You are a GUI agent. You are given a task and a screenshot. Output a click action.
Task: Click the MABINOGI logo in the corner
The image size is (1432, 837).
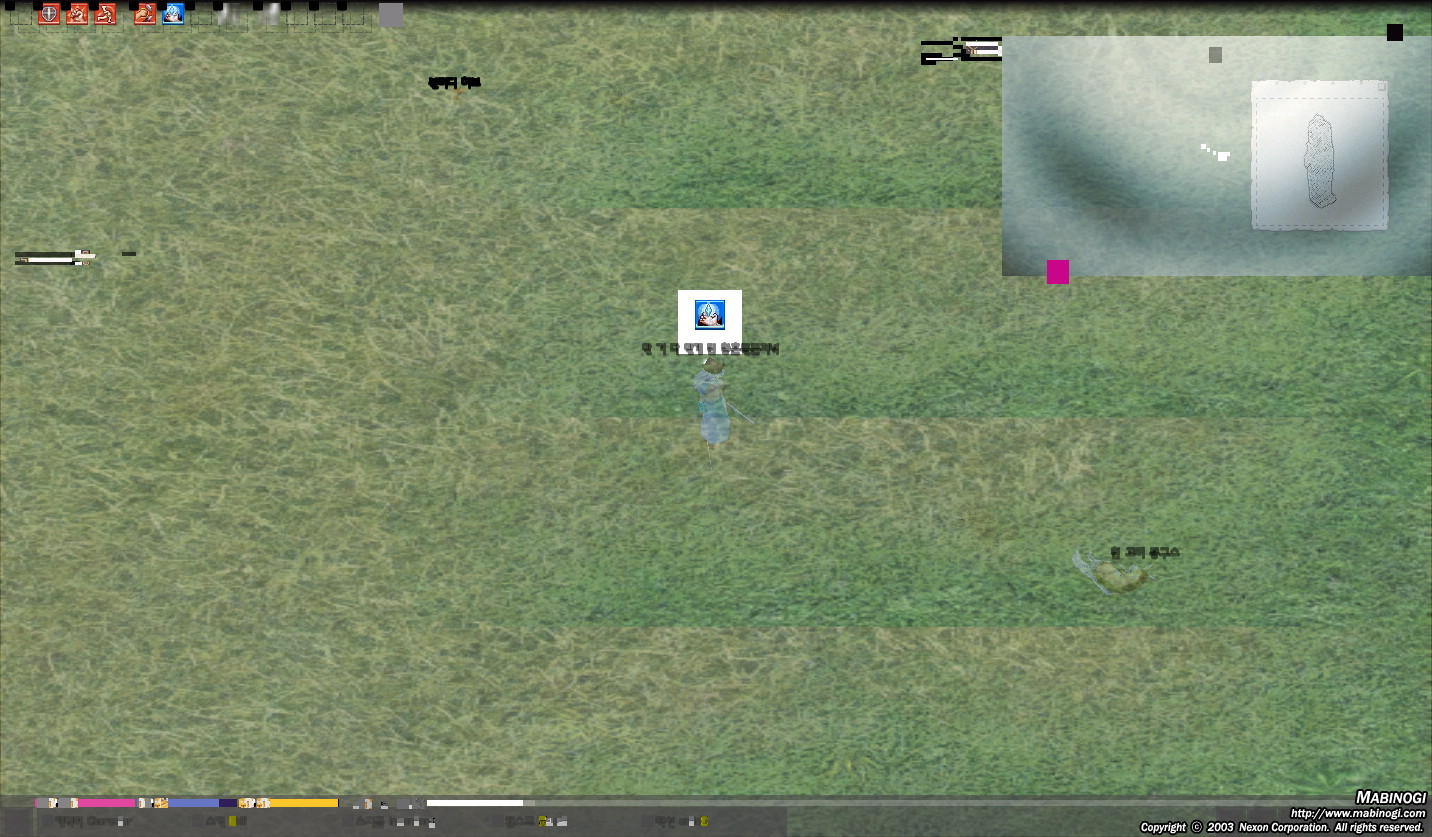1392,798
